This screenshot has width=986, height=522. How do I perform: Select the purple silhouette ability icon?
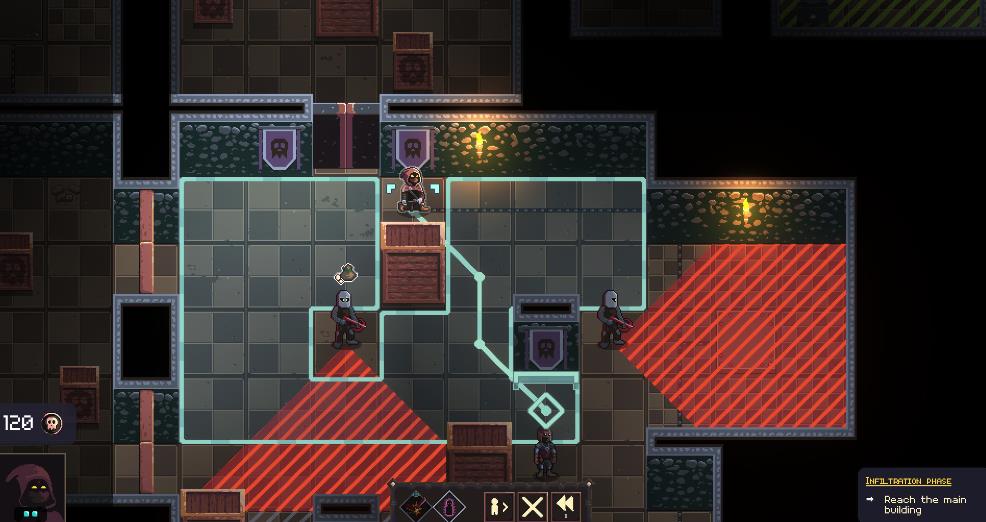(x=449, y=507)
